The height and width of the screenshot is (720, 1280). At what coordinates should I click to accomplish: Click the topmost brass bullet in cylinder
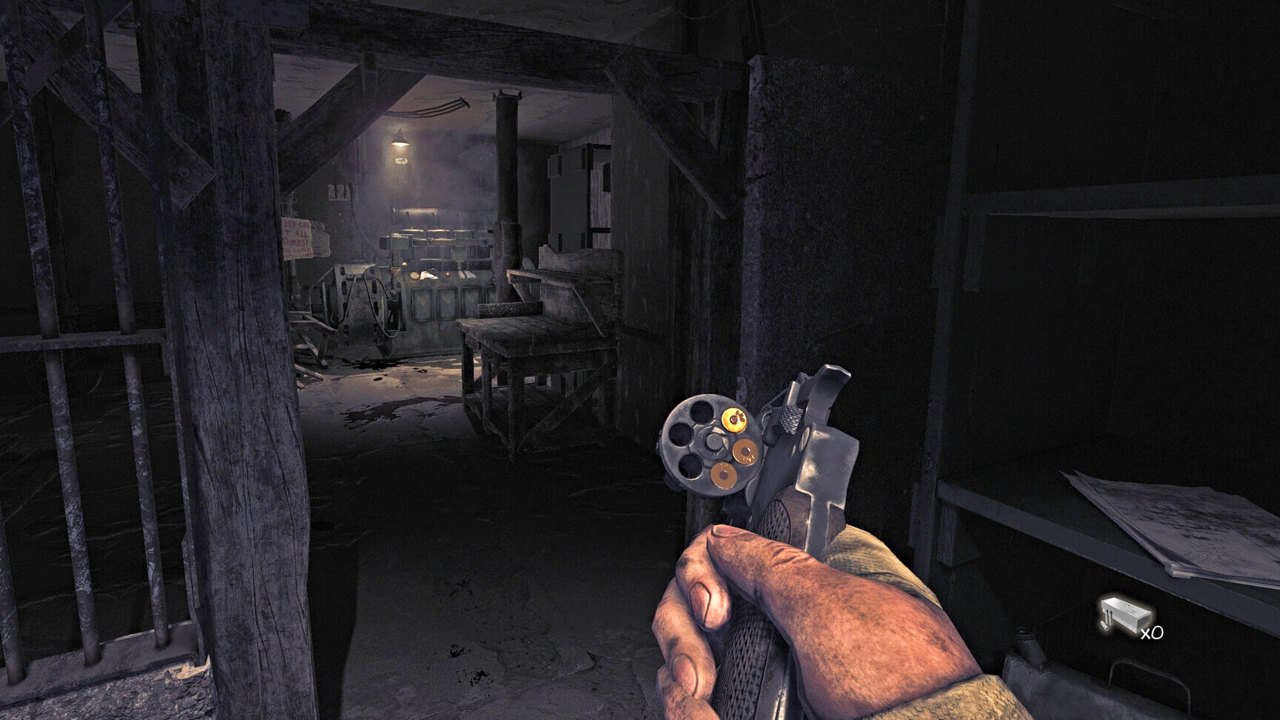pyautogui.click(x=733, y=418)
